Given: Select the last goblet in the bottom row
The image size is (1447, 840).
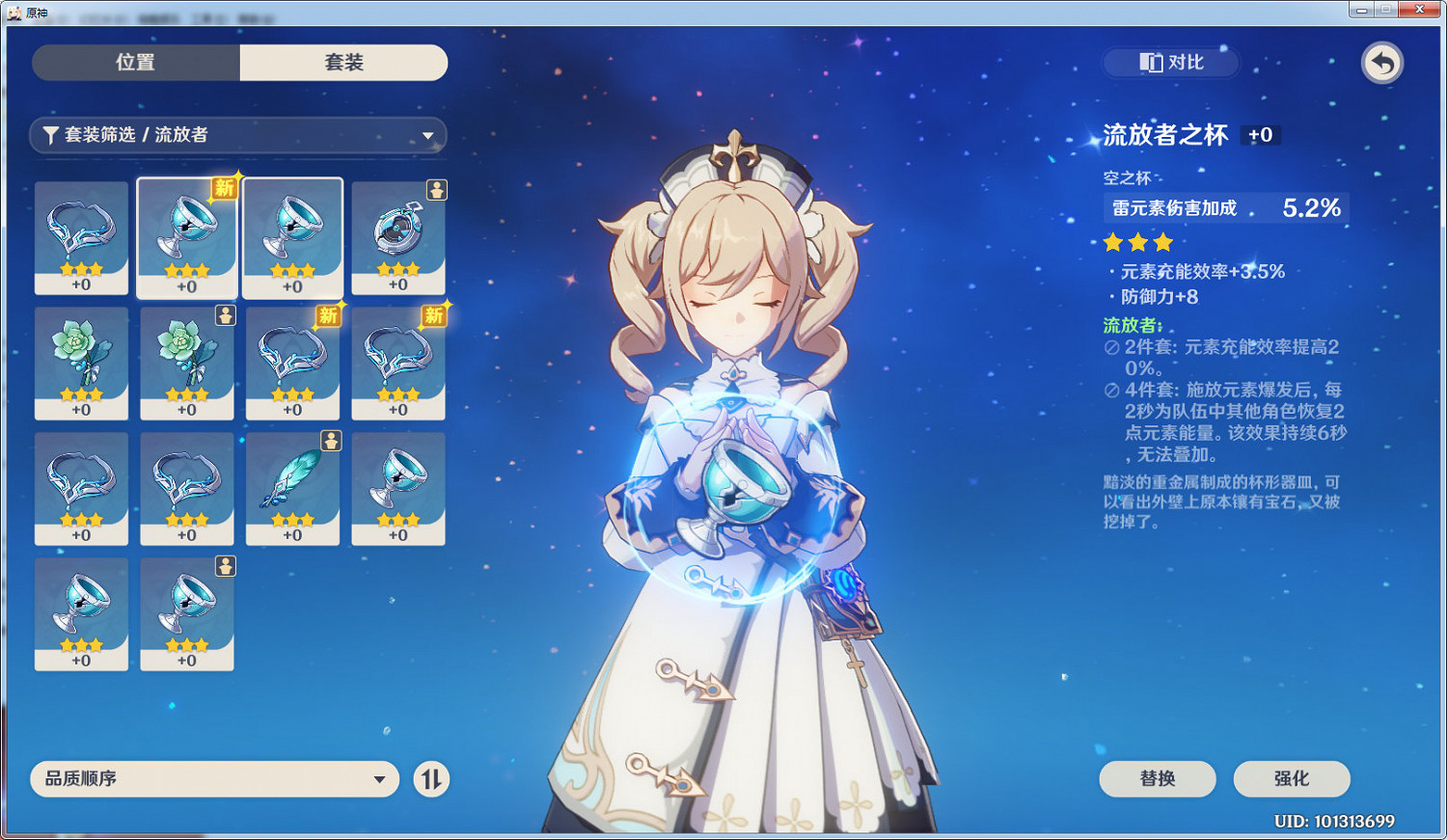Looking at the screenshot, I should click(x=186, y=613).
